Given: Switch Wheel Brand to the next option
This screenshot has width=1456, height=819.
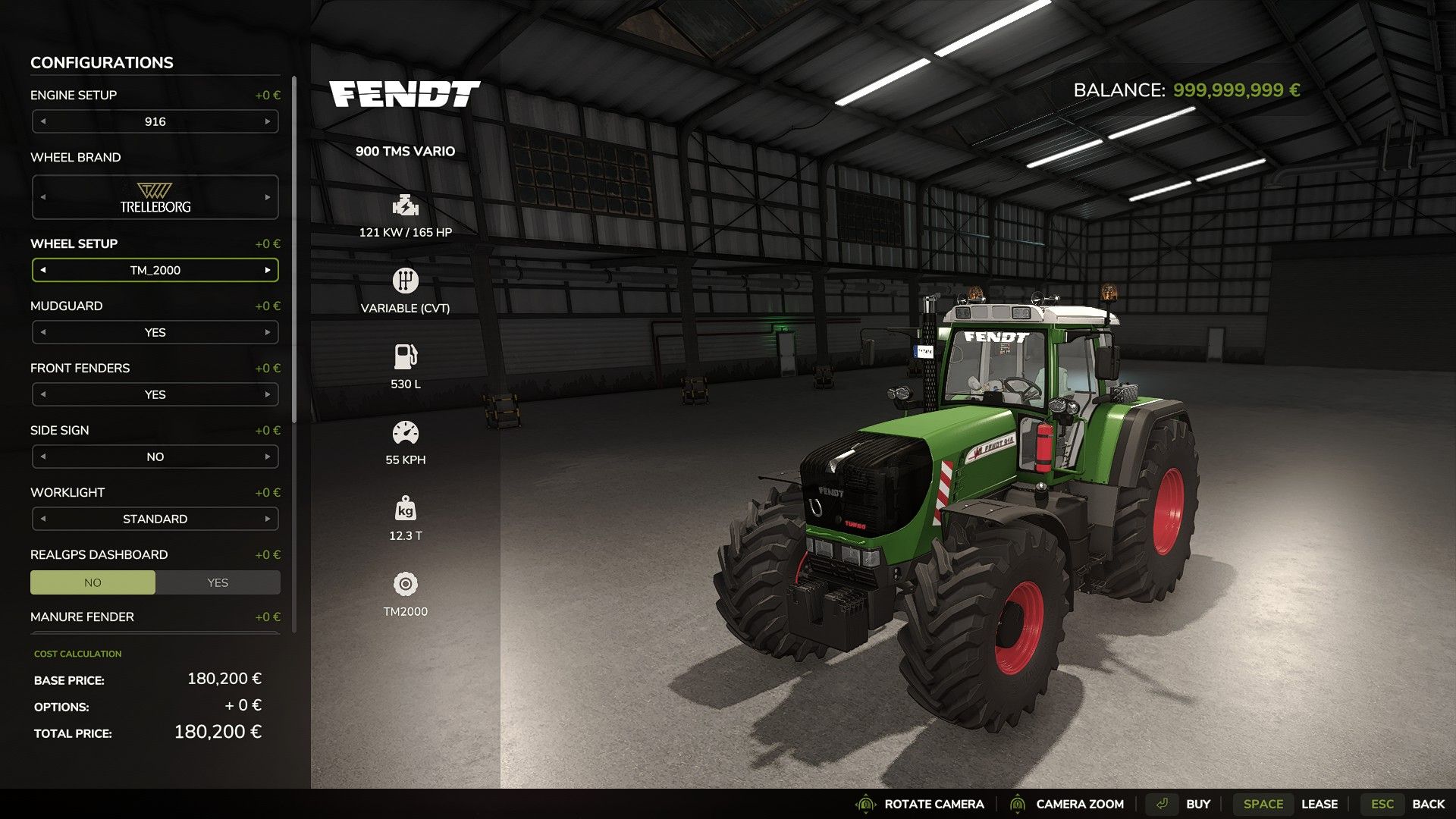Looking at the screenshot, I should (x=268, y=197).
